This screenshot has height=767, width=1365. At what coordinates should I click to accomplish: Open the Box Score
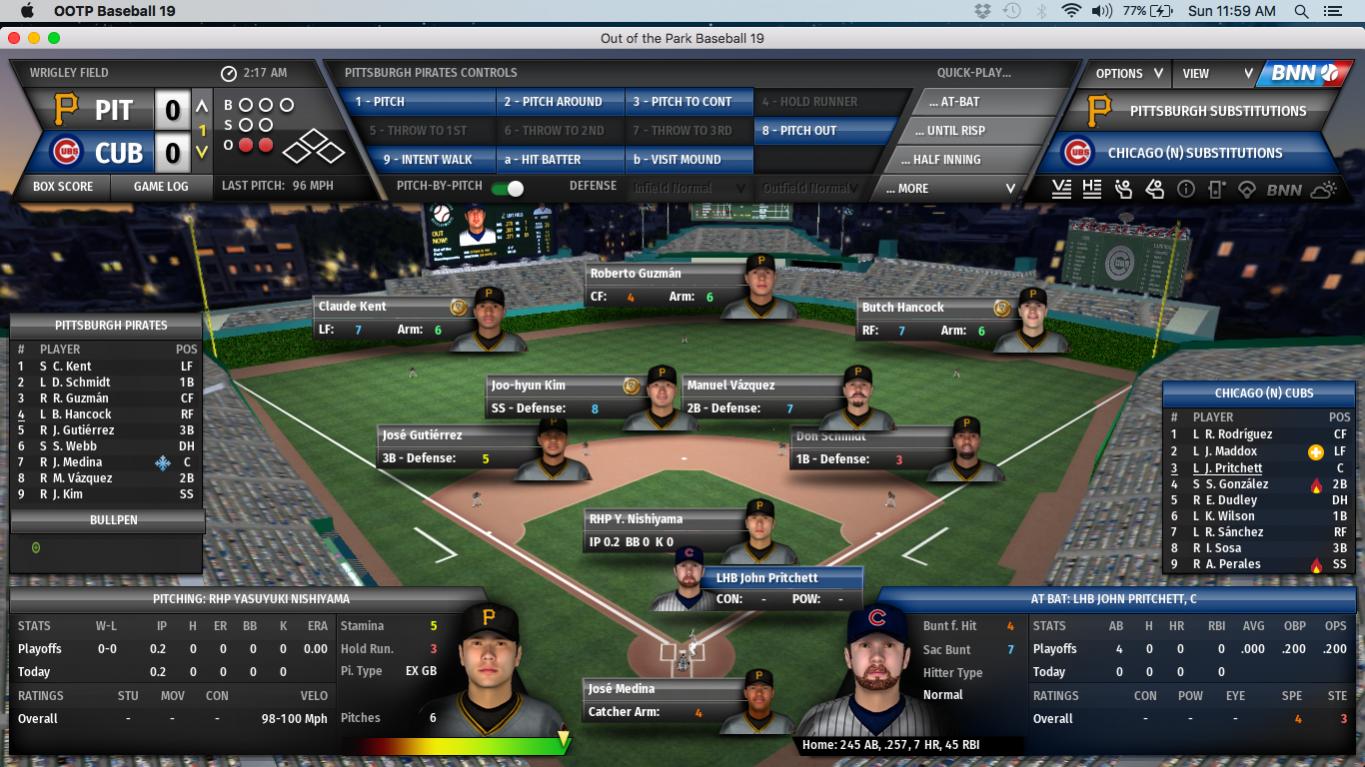pyautogui.click(x=62, y=186)
